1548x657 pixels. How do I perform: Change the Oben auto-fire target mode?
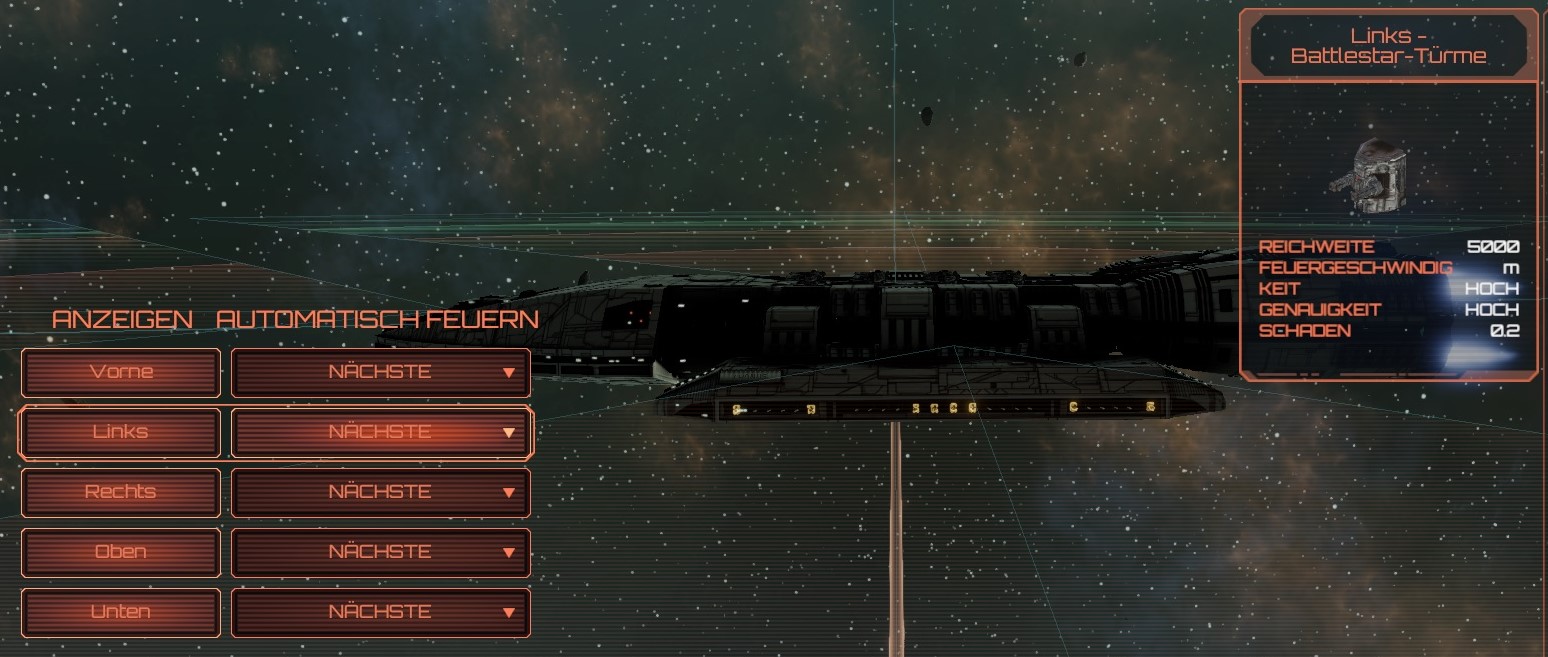point(381,552)
